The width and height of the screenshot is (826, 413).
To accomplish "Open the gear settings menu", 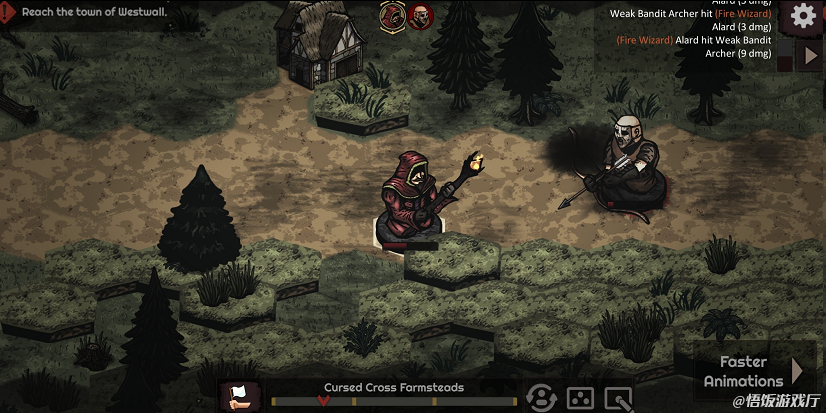I will [x=802, y=16].
